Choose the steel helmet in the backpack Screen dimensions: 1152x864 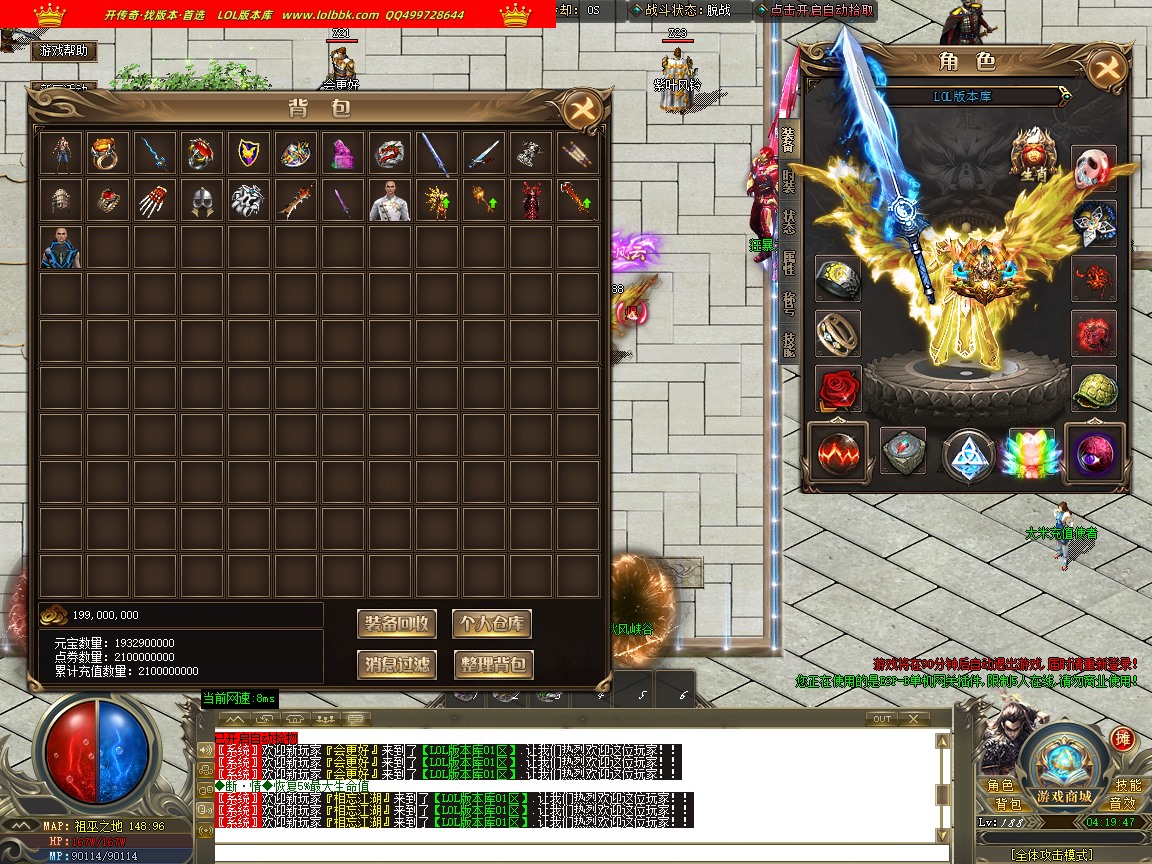(201, 200)
